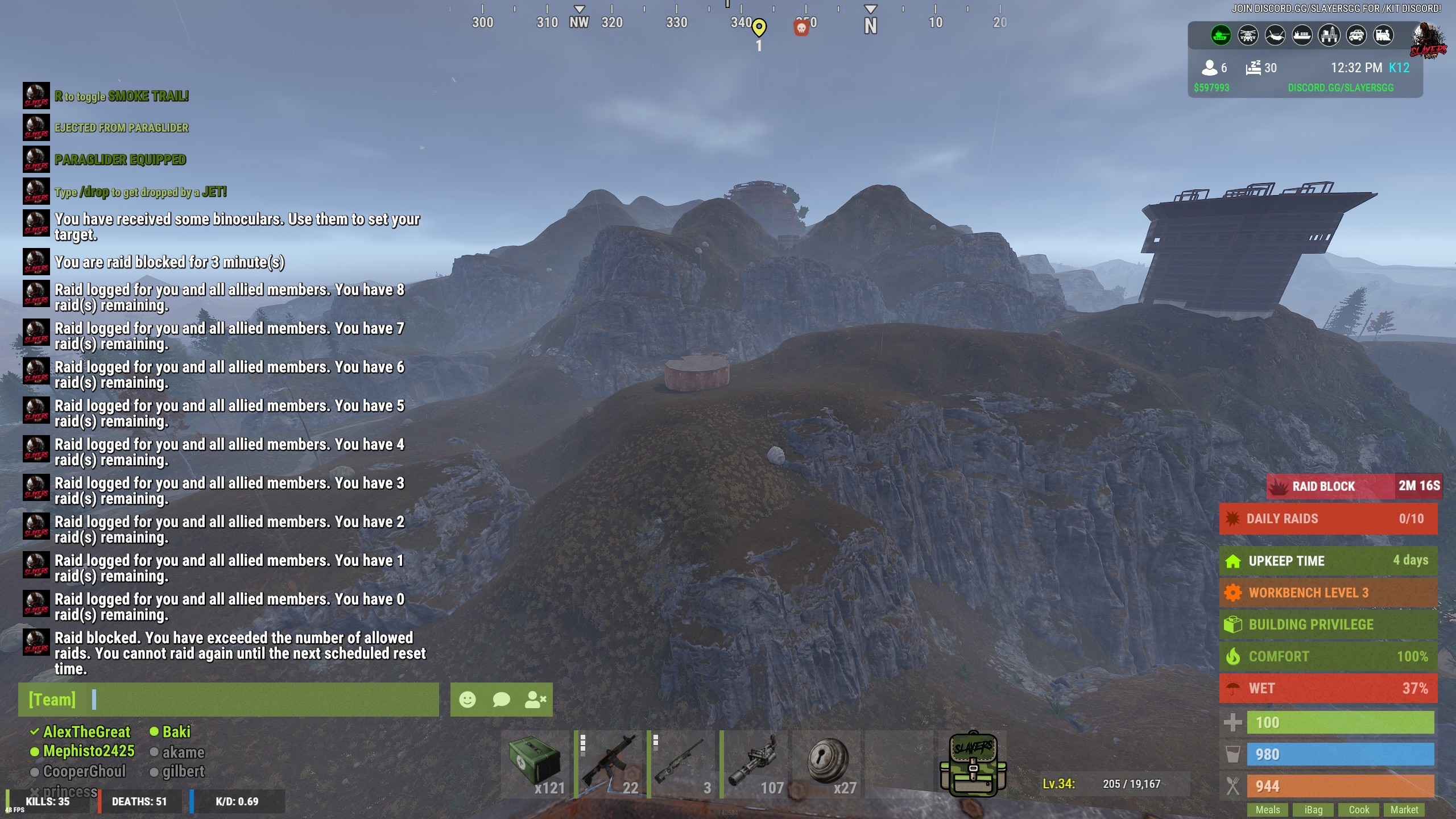Click the attack helicopter event icon
The image size is (1456, 819).
(x=1248, y=36)
